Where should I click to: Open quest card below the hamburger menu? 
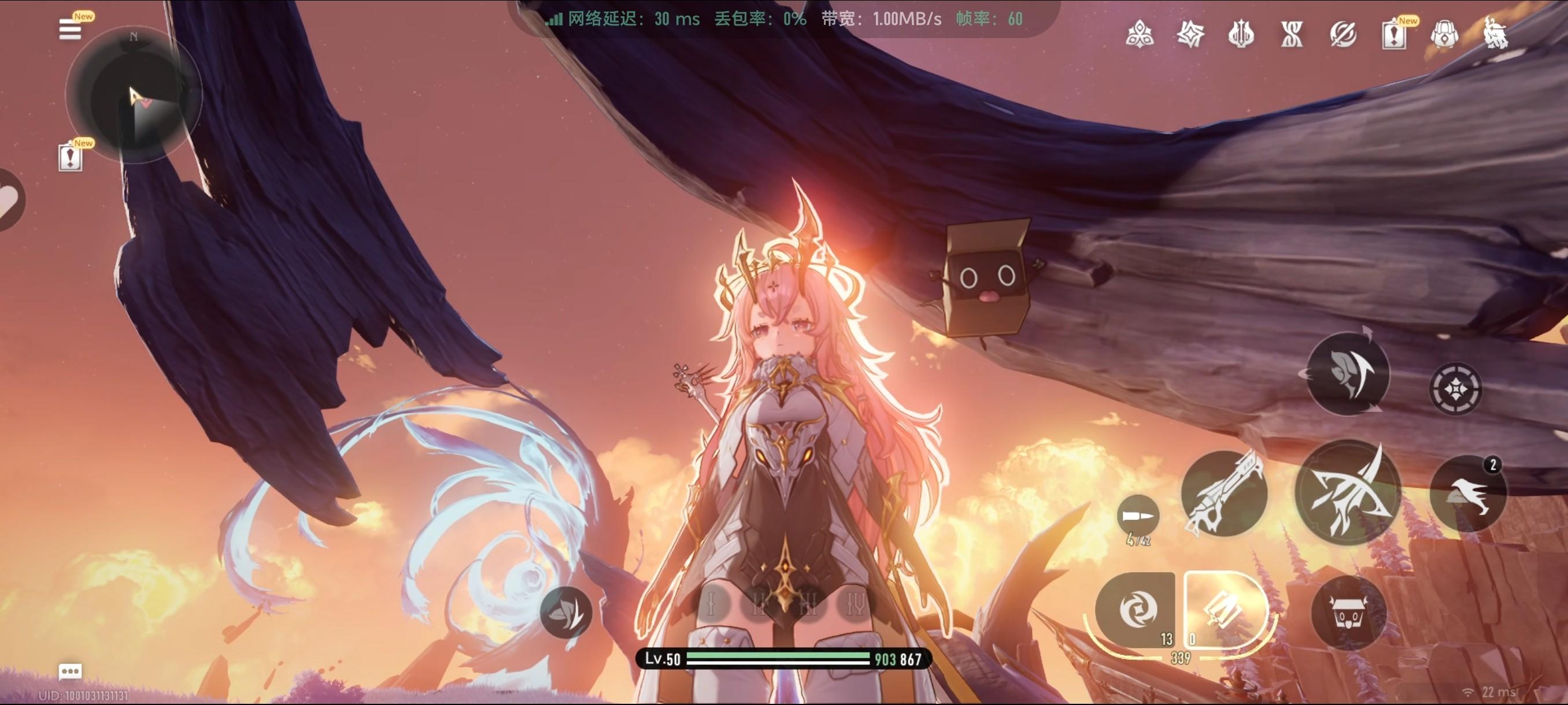[71, 158]
